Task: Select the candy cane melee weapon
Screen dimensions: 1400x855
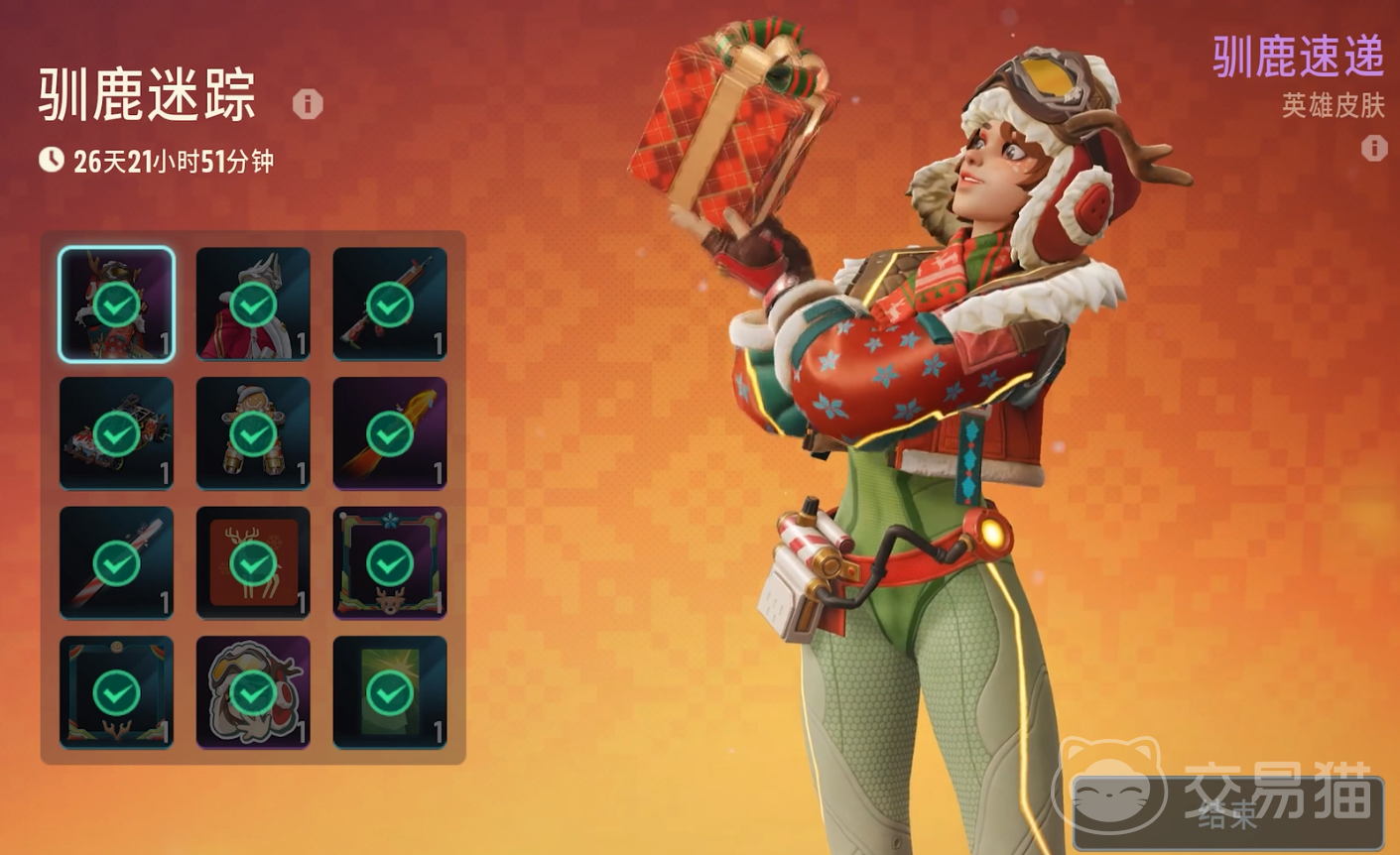Action: [x=116, y=562]
